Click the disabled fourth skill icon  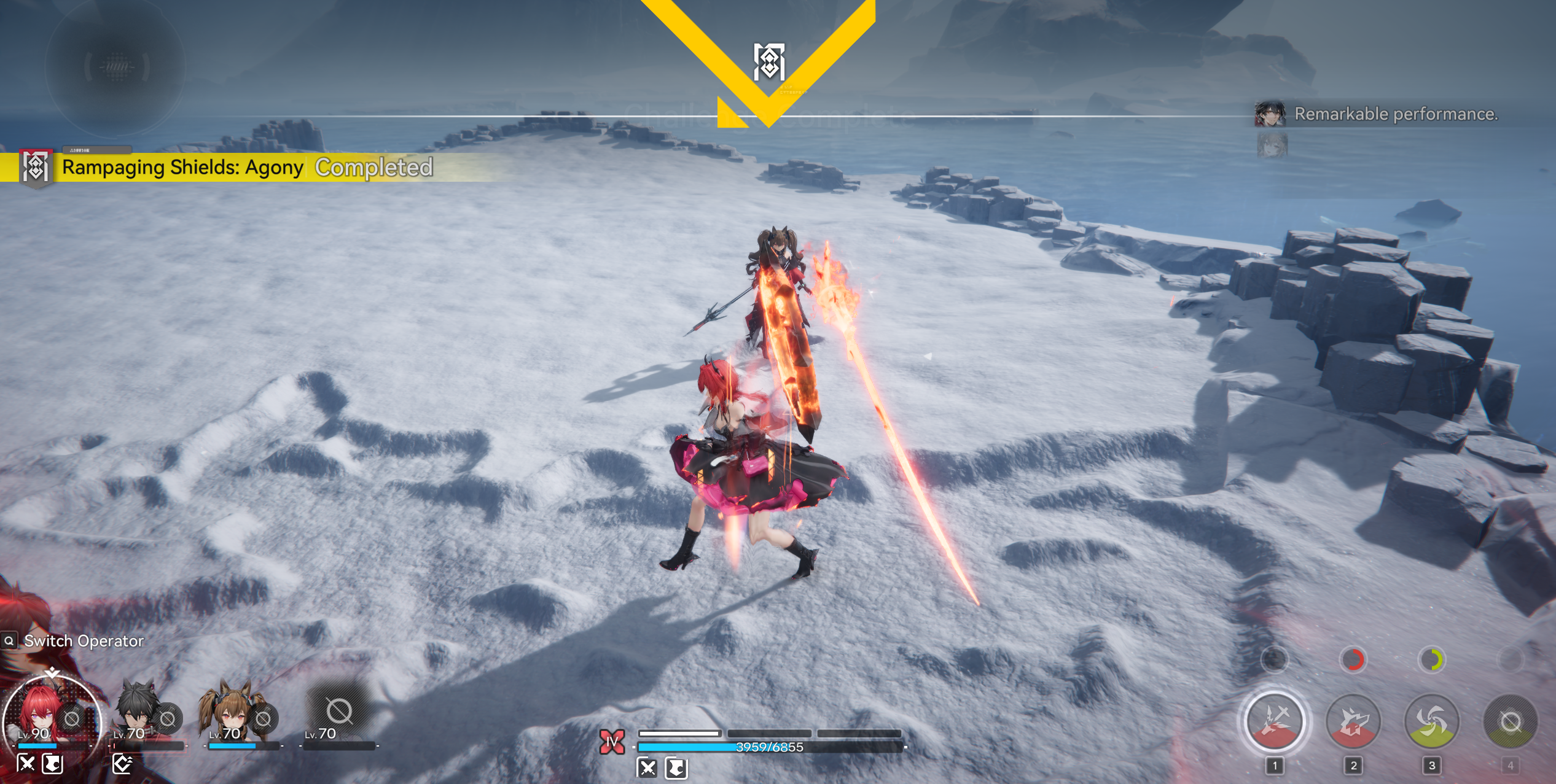[x=1511, y=721]
